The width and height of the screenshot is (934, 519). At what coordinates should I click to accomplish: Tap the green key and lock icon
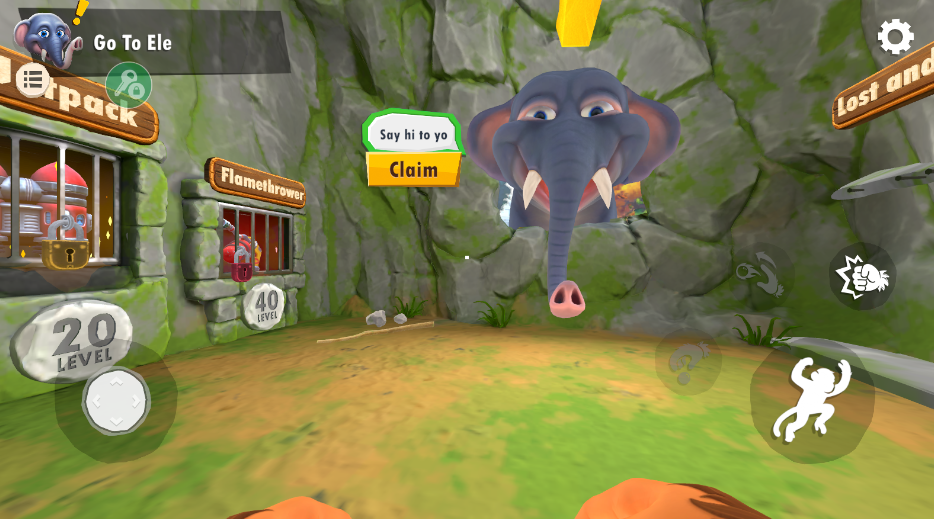click(x=128, y=84)
